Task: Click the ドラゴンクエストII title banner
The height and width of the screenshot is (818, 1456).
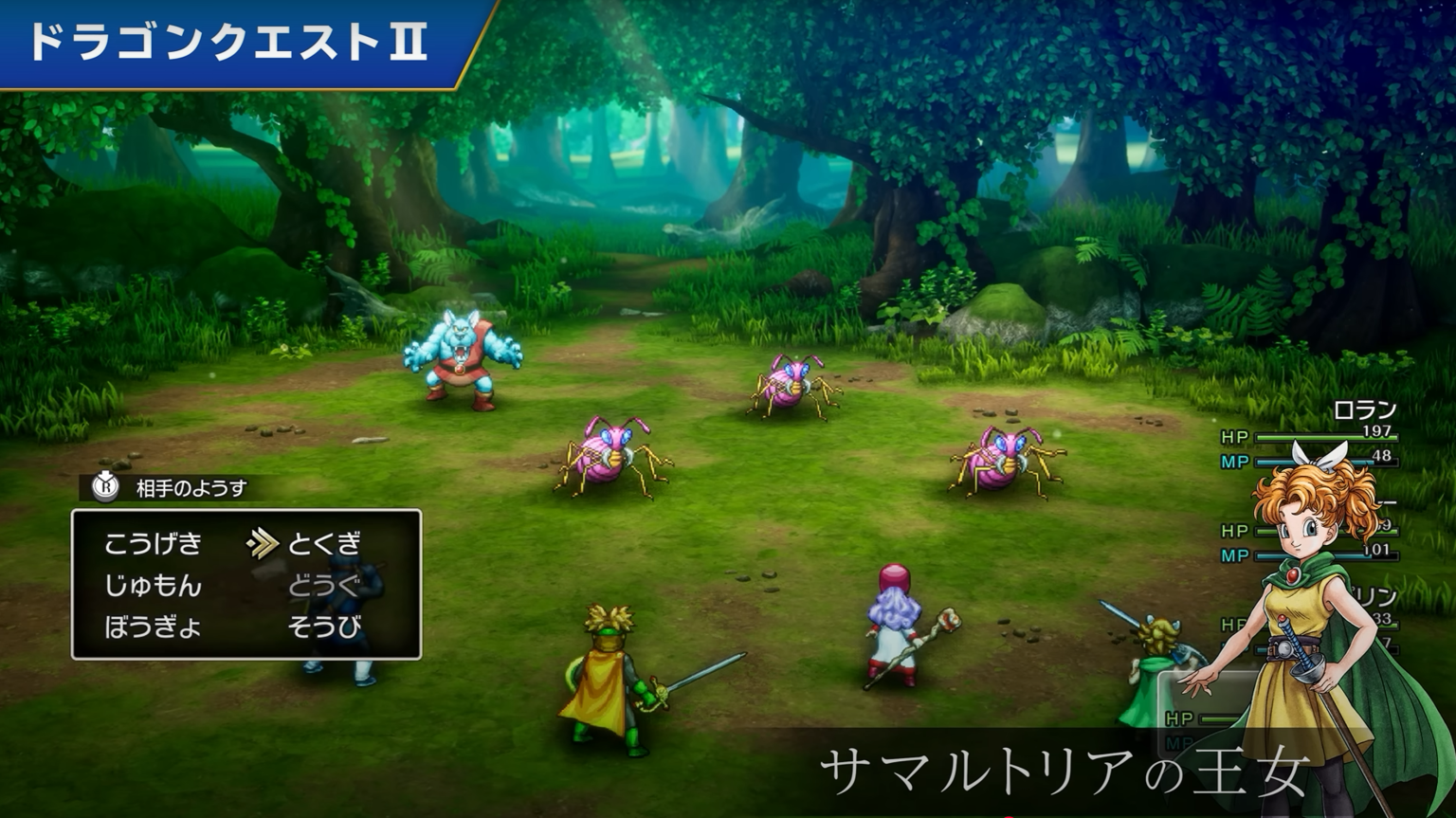Action: (x=227, y=41)
